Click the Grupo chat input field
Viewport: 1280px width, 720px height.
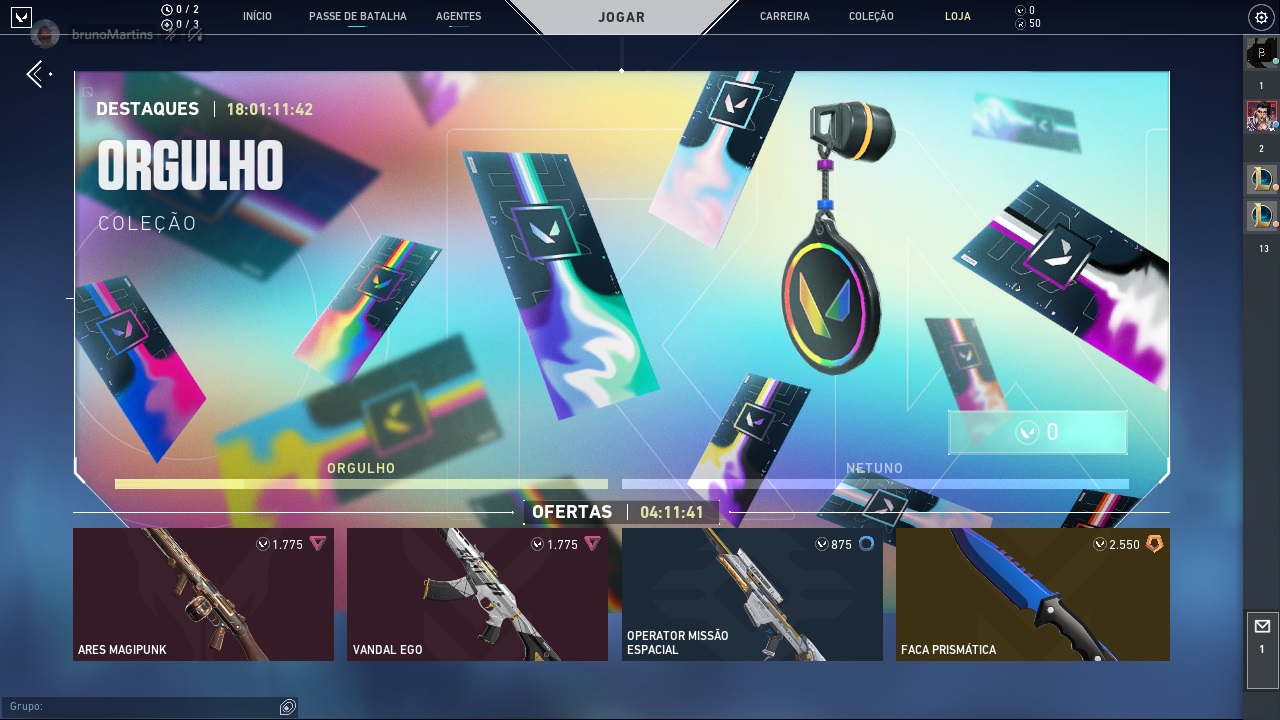[140, 707]
